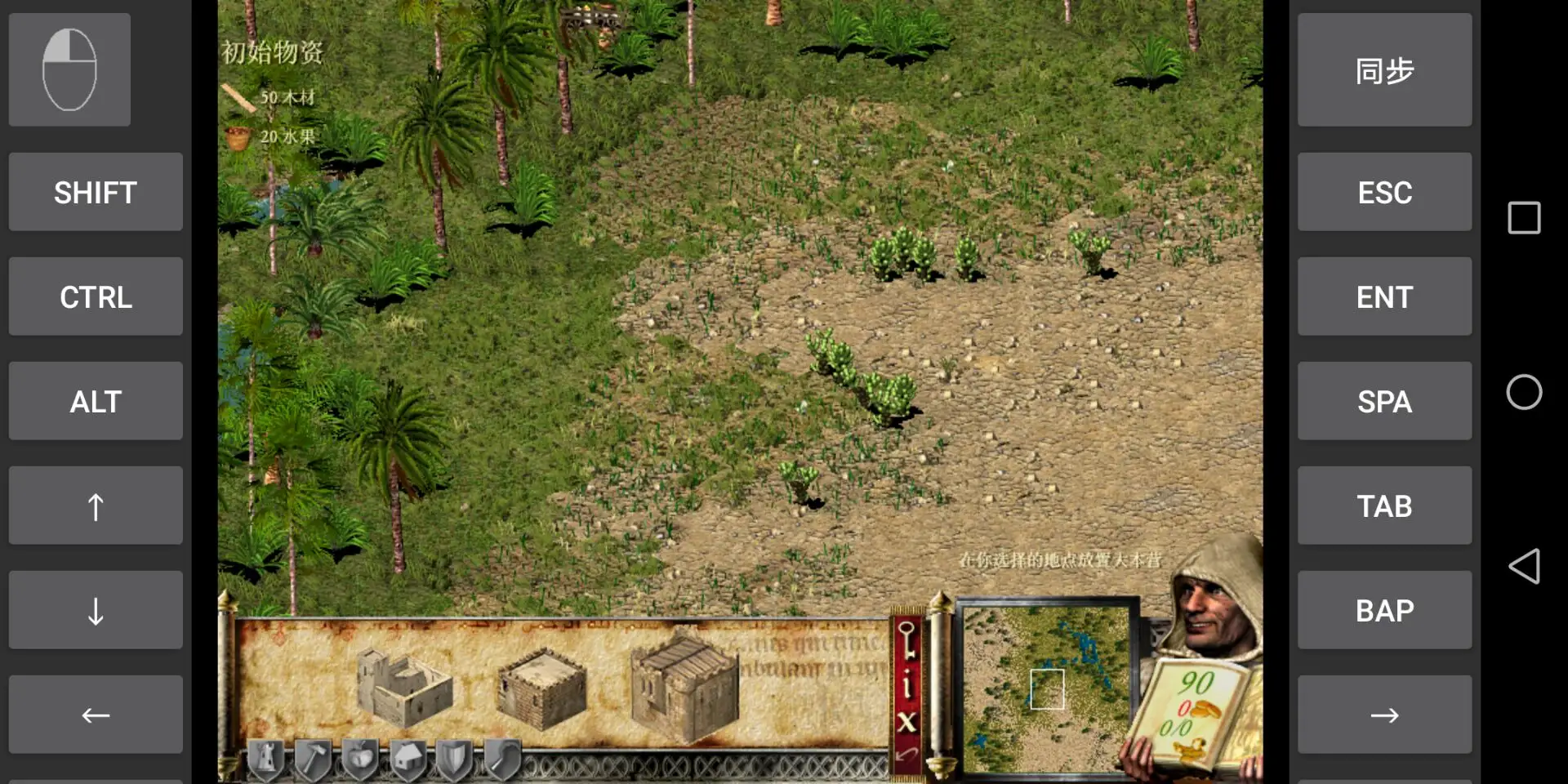The height and width of the screenshot is (784, 1568).
Task: Open the castle tower building category
Action: tap(265, 759)
